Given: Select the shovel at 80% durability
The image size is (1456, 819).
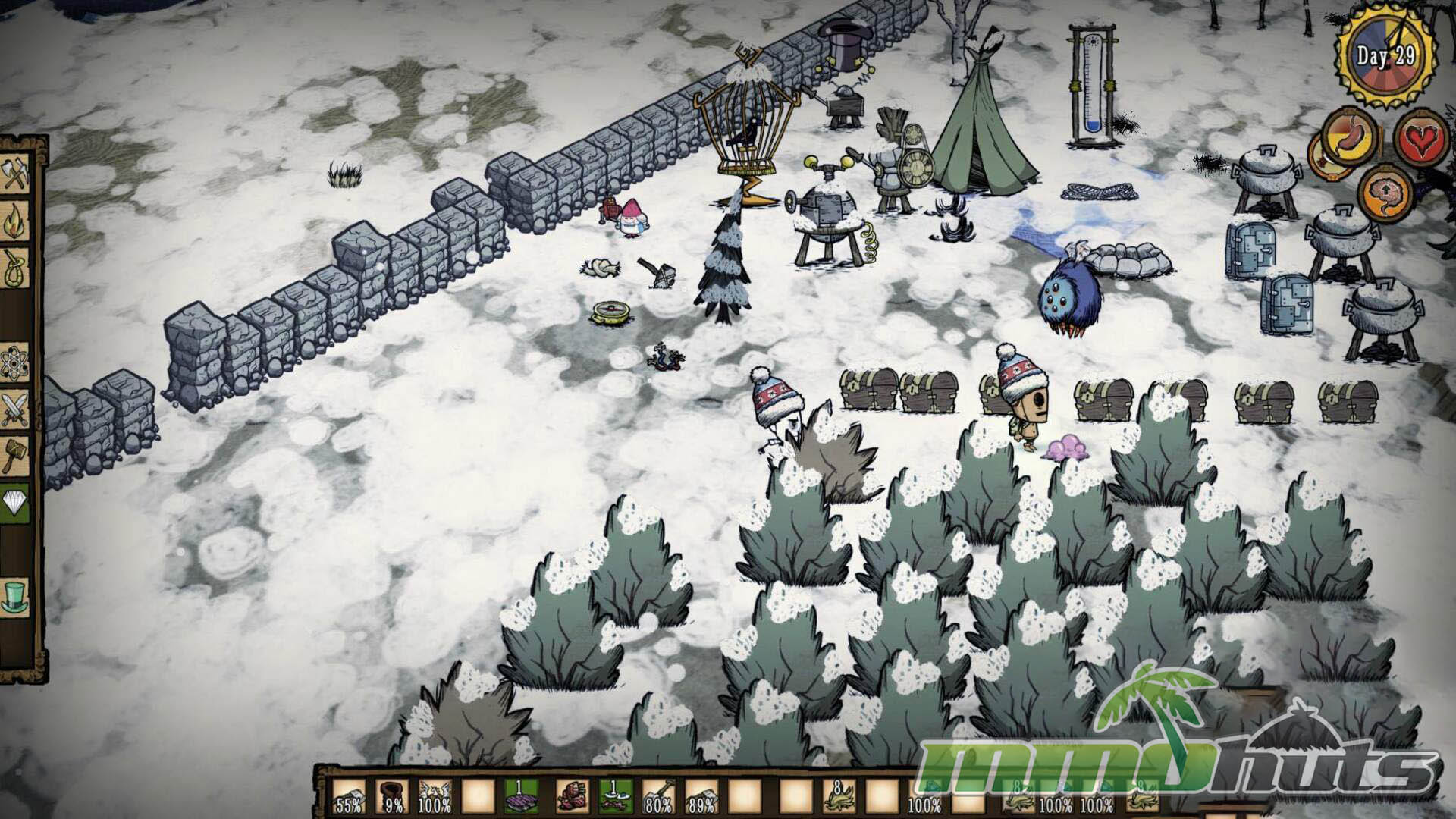Looking at the screenshot, I should [657, 797].
